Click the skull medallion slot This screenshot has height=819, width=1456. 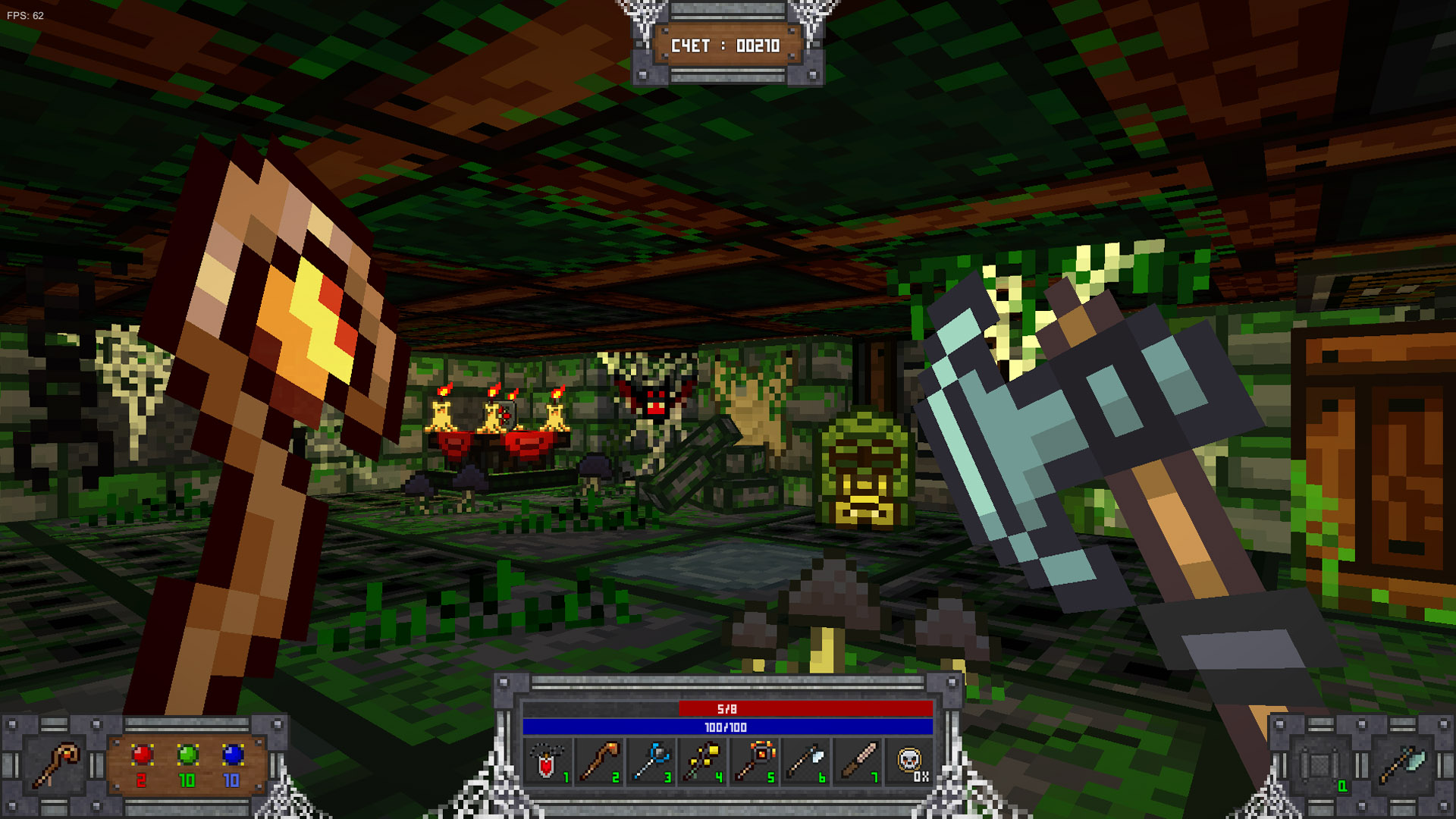tap(909, 761)
